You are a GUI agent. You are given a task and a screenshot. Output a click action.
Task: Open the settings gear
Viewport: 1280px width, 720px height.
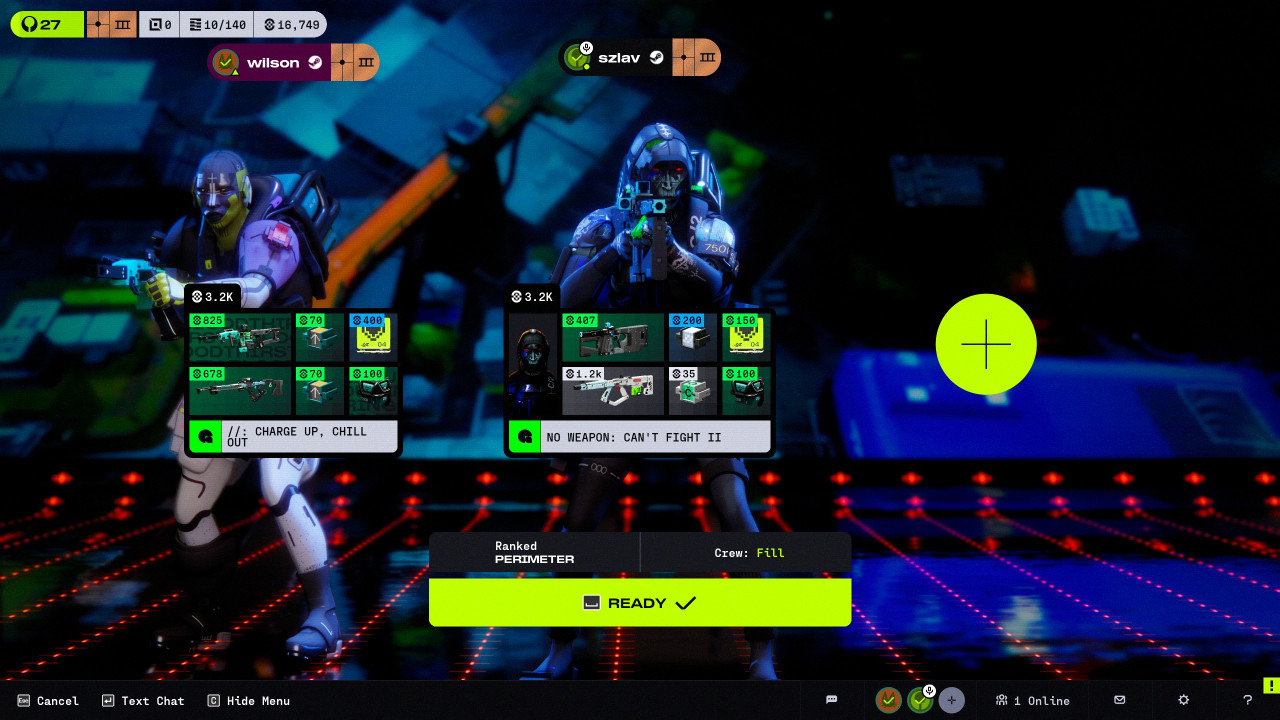[1184, 700]
